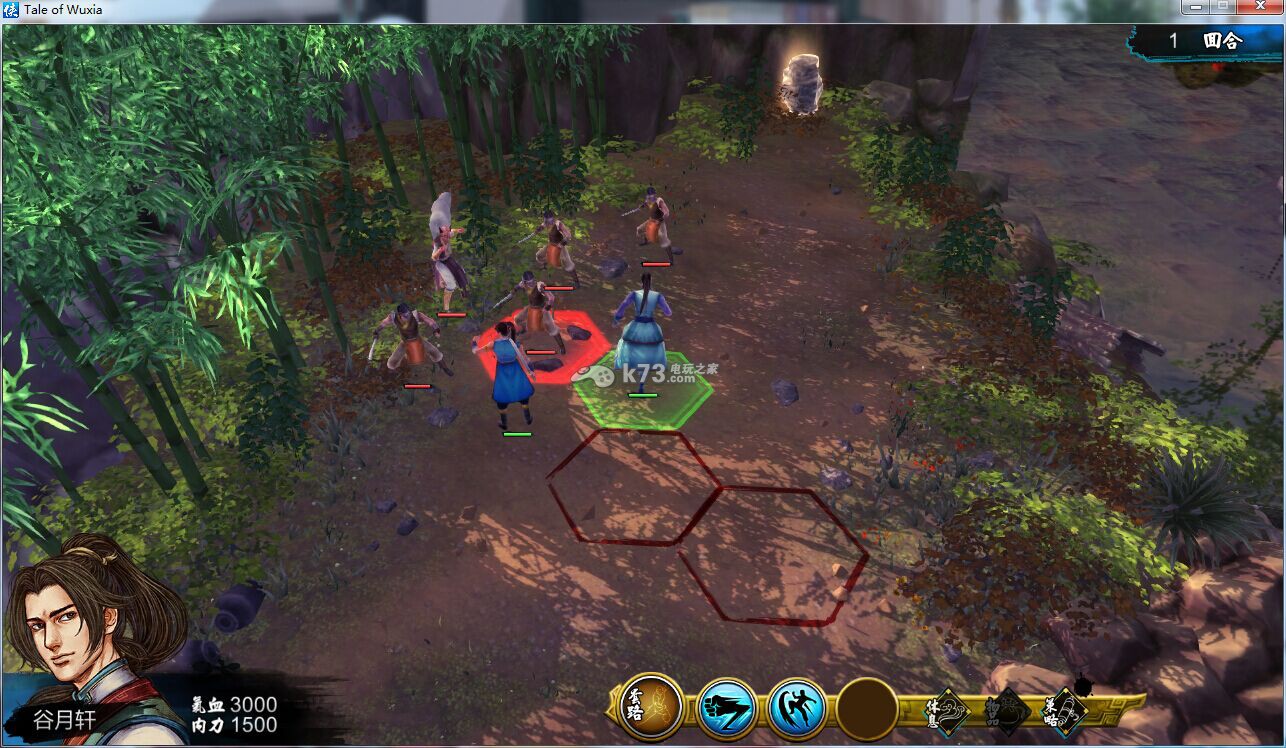The image size is (1286, 748).
Task: Close the Tale of Wuxia window
Action: pos(1258,9)
